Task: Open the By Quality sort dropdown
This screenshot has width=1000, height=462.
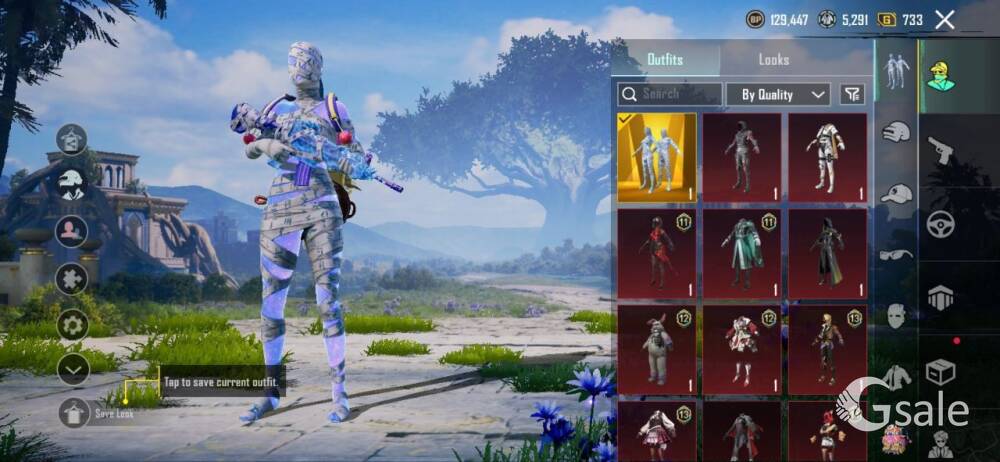Action: pyautogui.click(x=778, y=94)
